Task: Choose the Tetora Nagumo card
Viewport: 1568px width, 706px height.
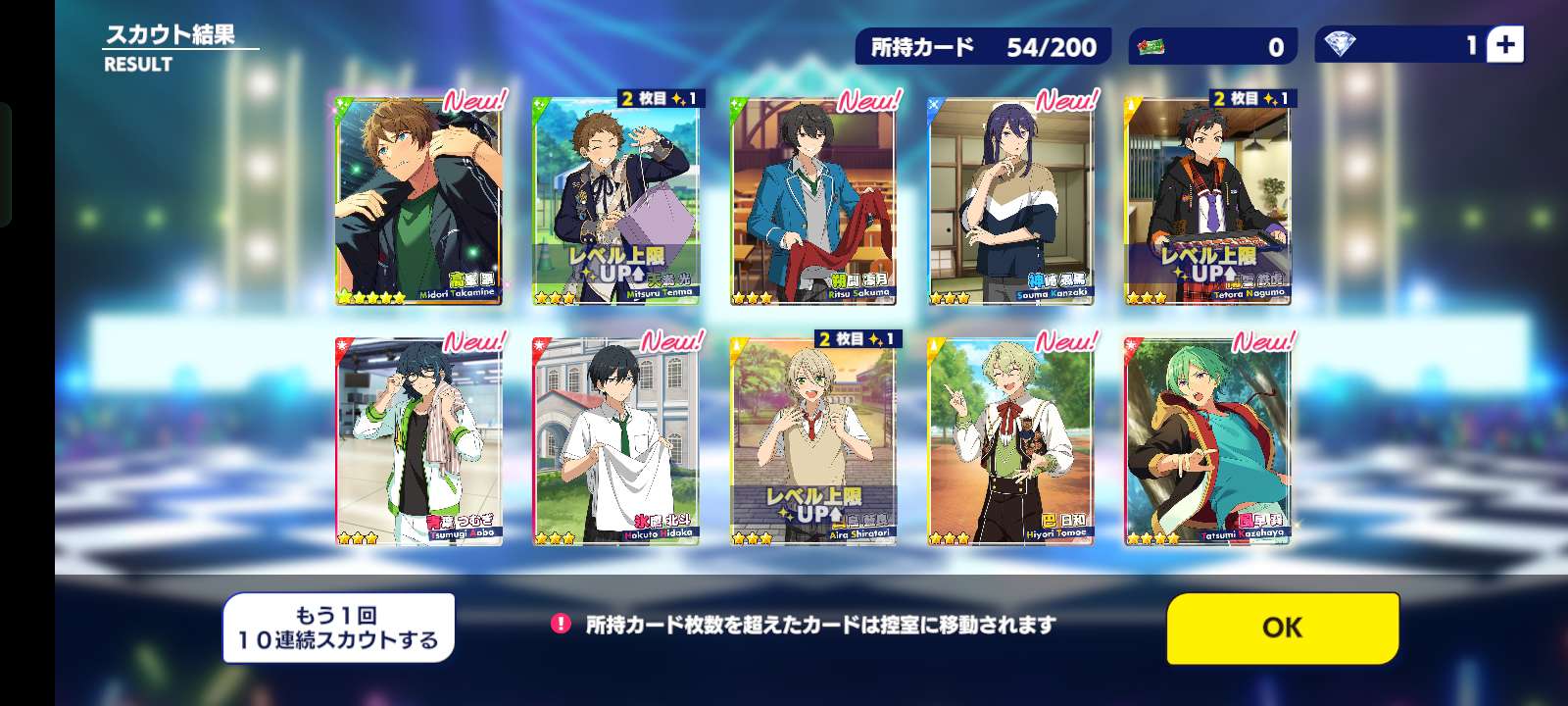Action: pyautogui.click(x=1206, y=201)
